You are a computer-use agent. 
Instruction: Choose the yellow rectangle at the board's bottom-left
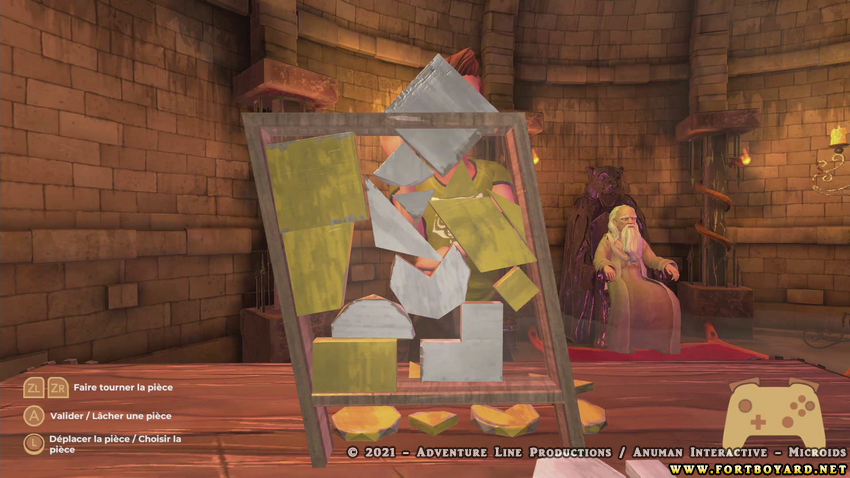point(353,364)
